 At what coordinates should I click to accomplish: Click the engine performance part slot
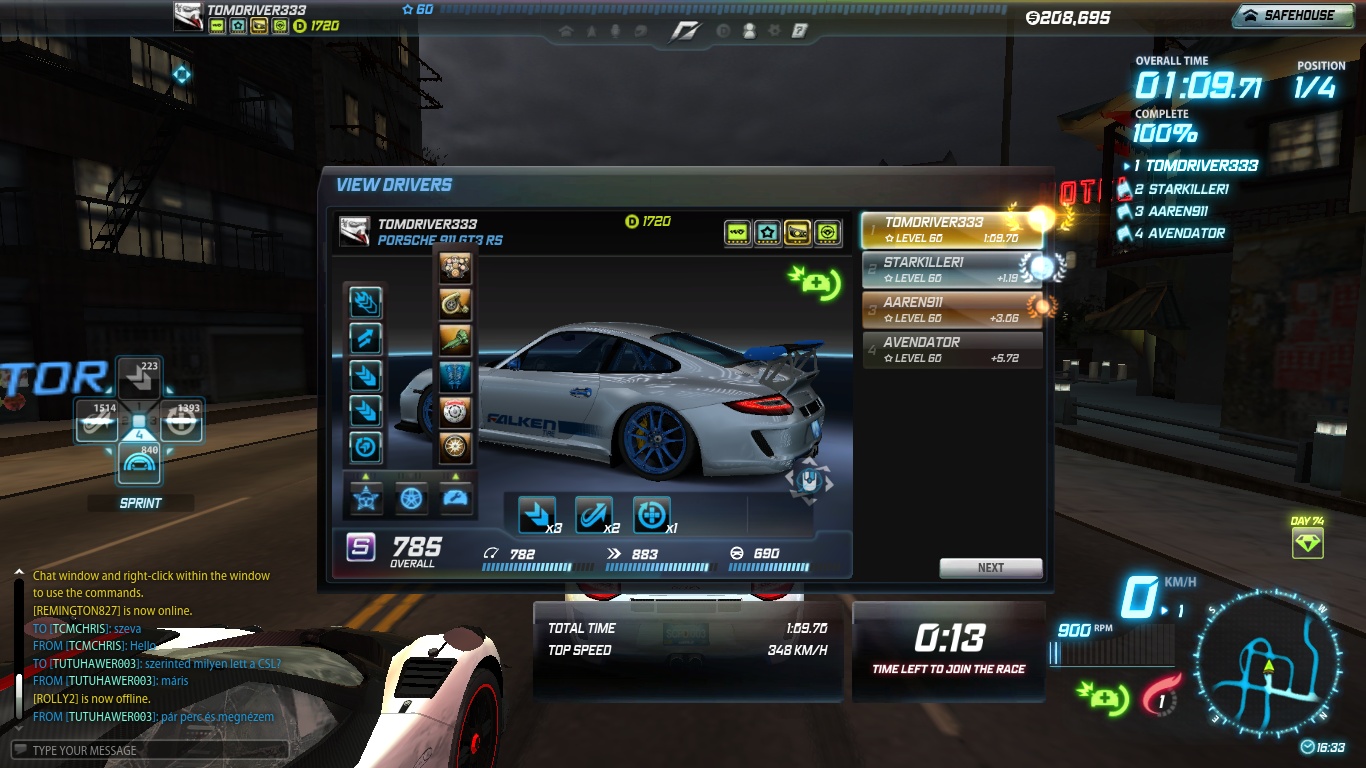455,269
